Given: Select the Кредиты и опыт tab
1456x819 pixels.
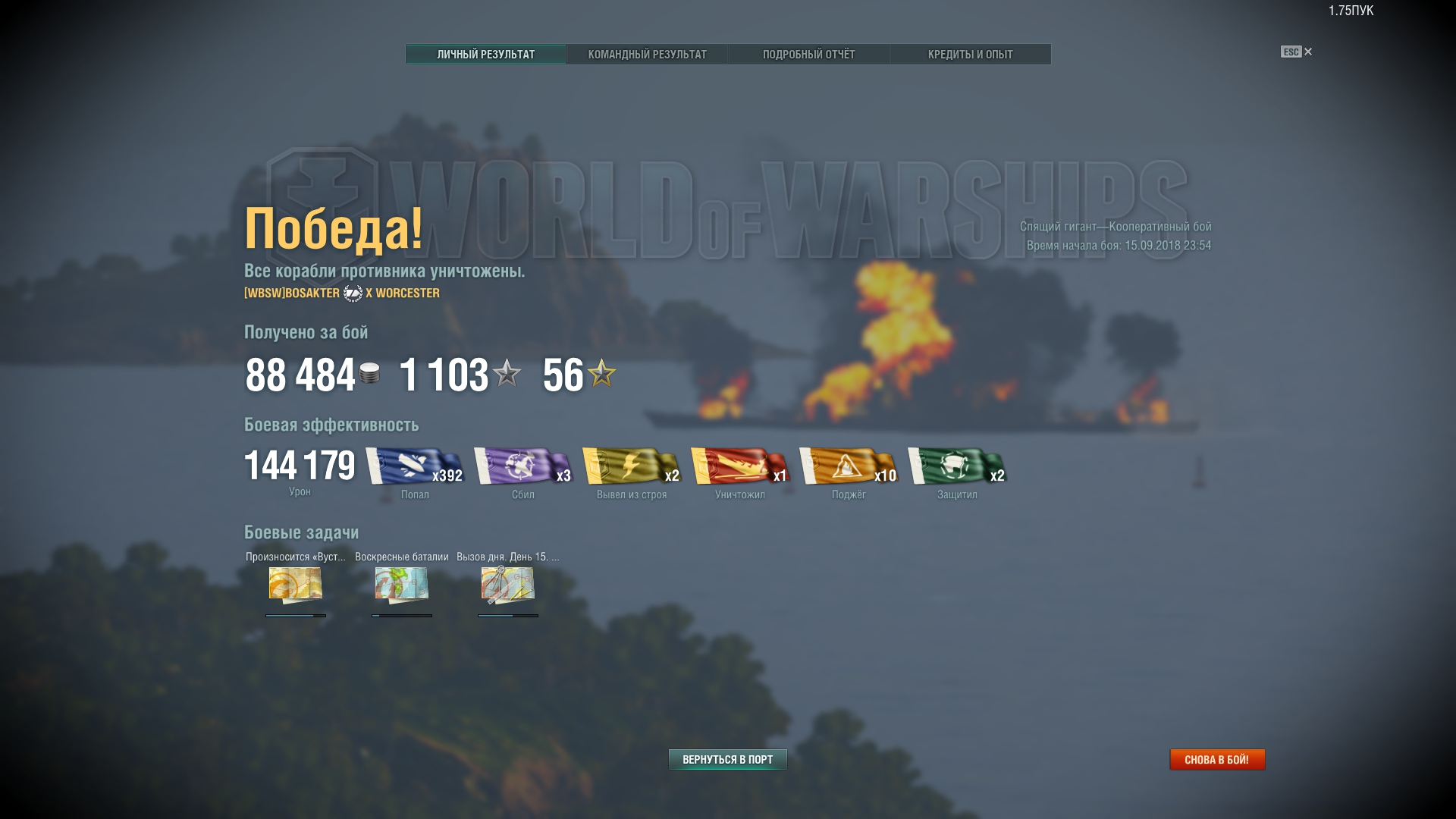Looking at the screenshot, I should tap(970, 55).
